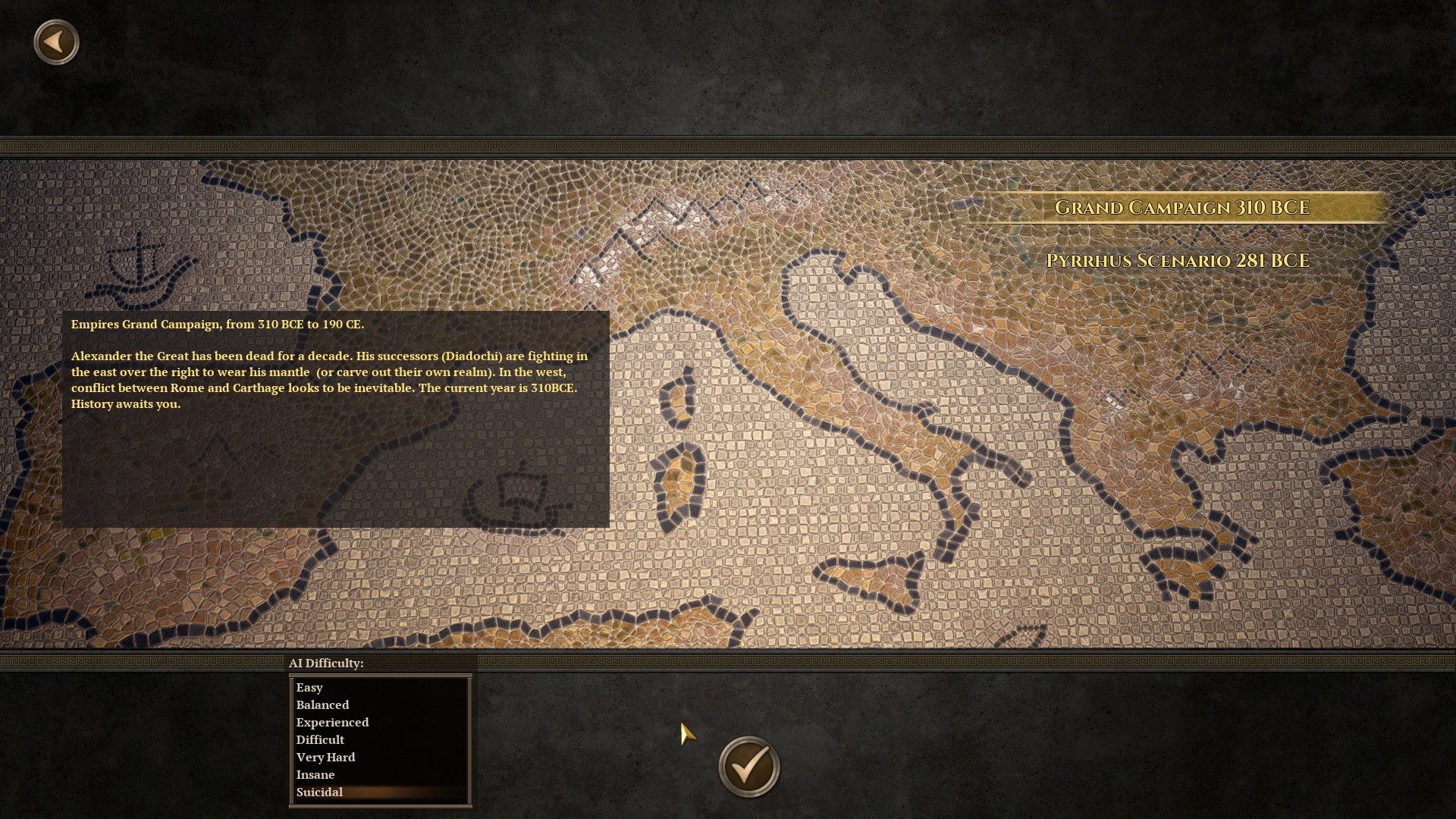Viewport: 1456px width, 819px height.
Task: Go back using the arrow button
Action: coord(56,42)
